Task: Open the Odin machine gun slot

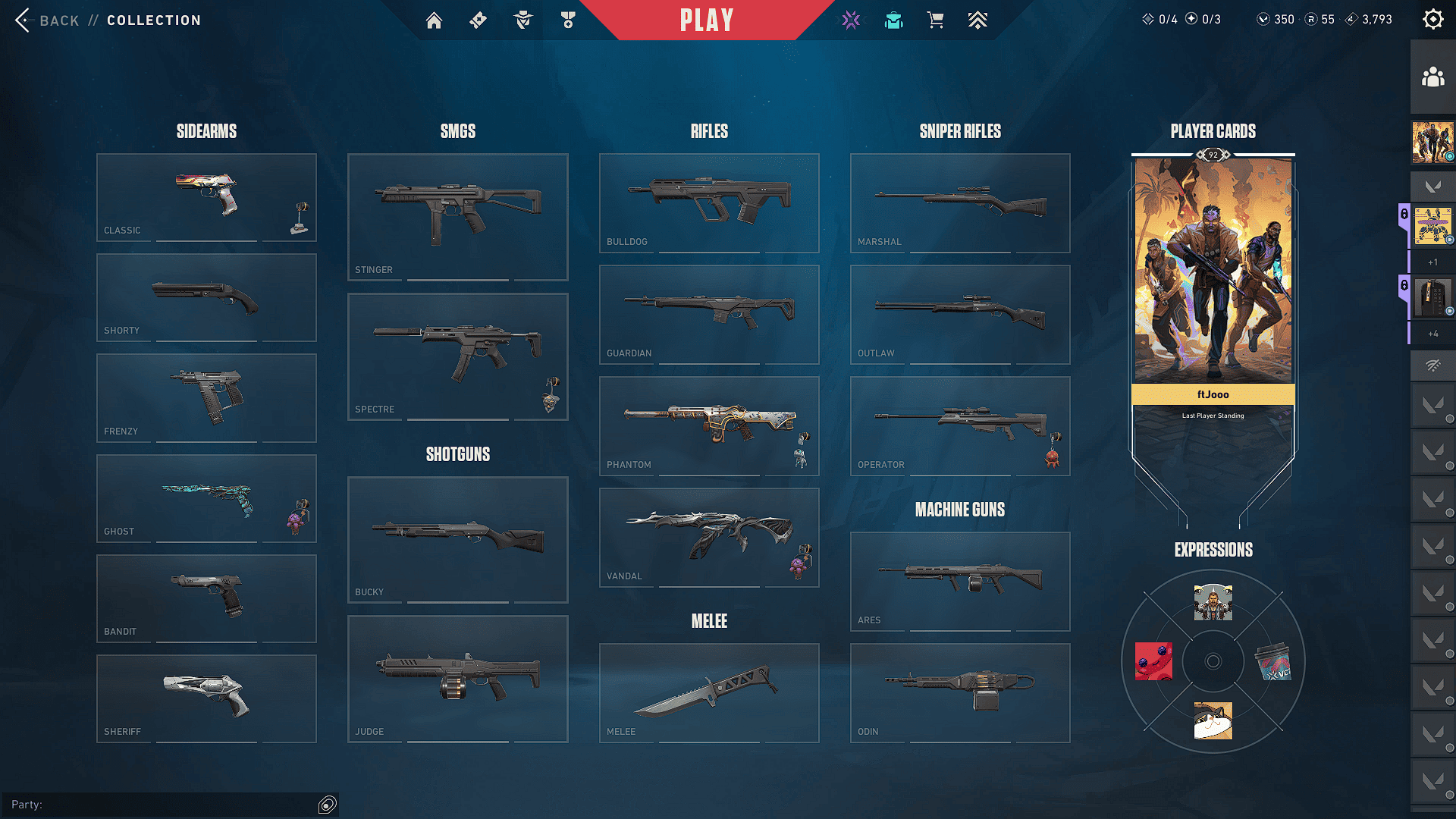Action: (960, 692)
